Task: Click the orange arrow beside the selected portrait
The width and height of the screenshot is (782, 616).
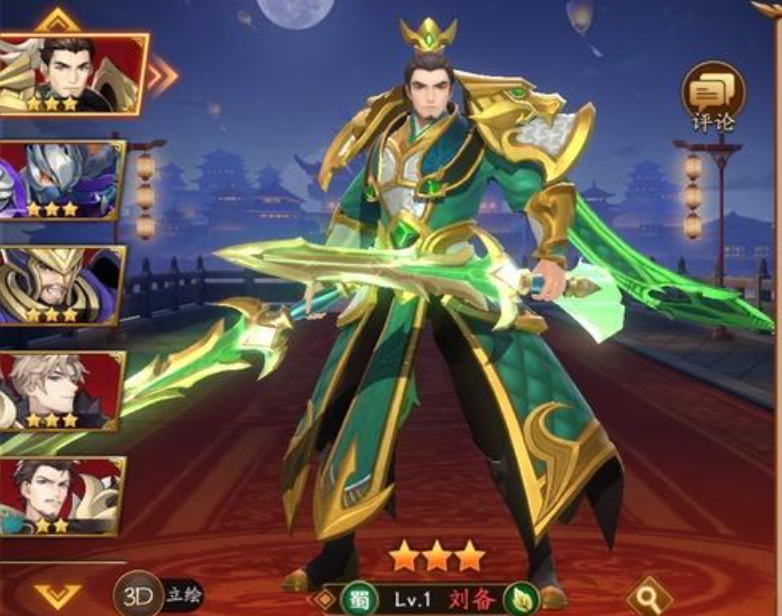Action: point(163,74)
